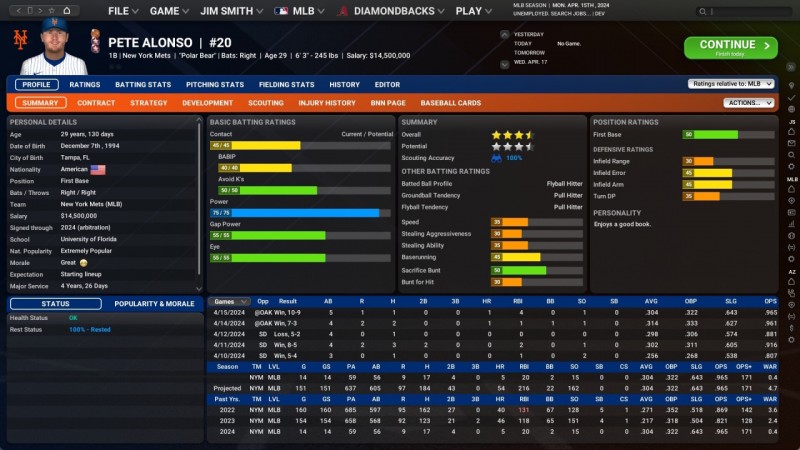Open the FILE menu
Viewport: 800px width, 450px height.
coord(122,11)
